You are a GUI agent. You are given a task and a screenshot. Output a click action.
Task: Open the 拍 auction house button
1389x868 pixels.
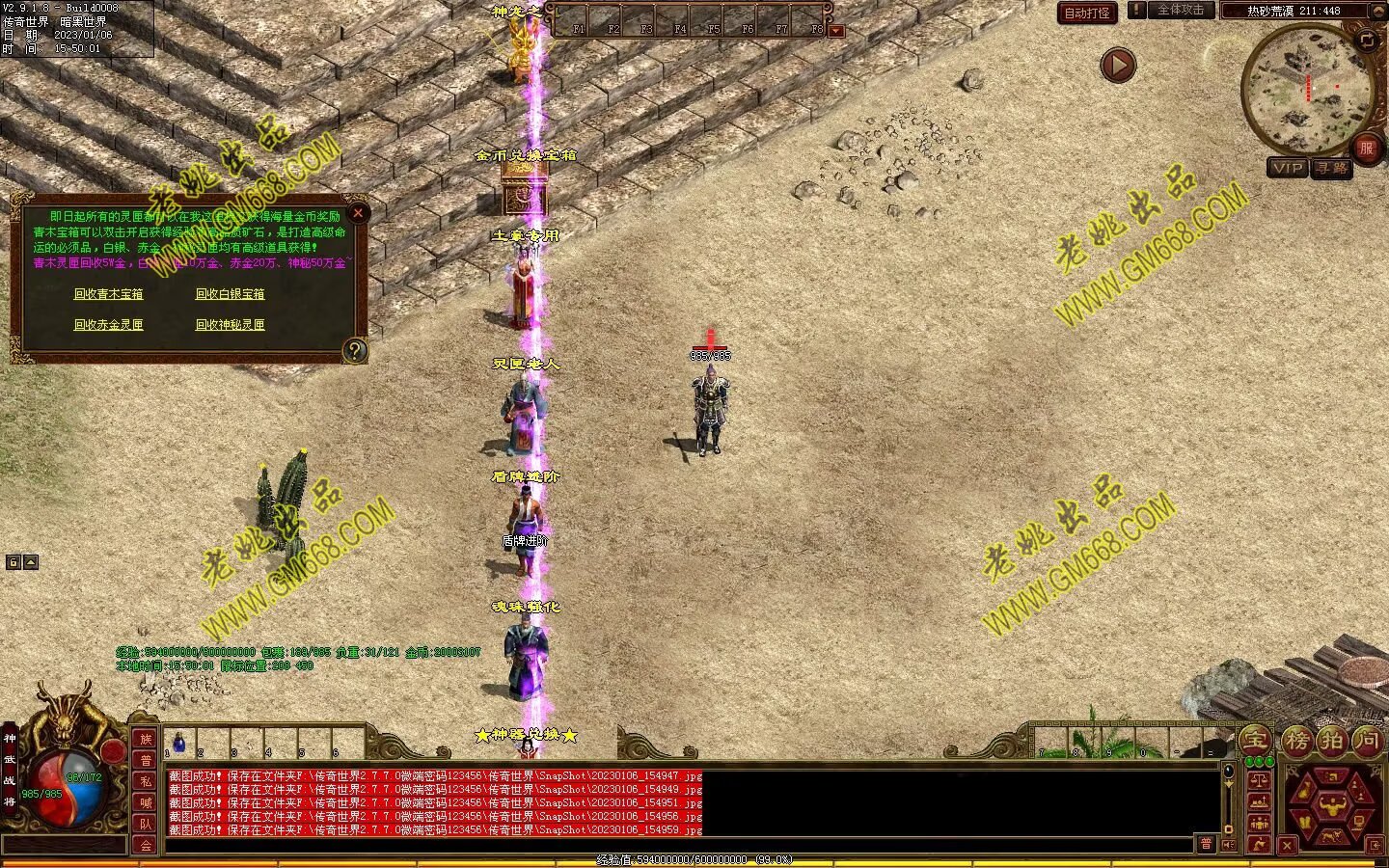[1332, 741]
